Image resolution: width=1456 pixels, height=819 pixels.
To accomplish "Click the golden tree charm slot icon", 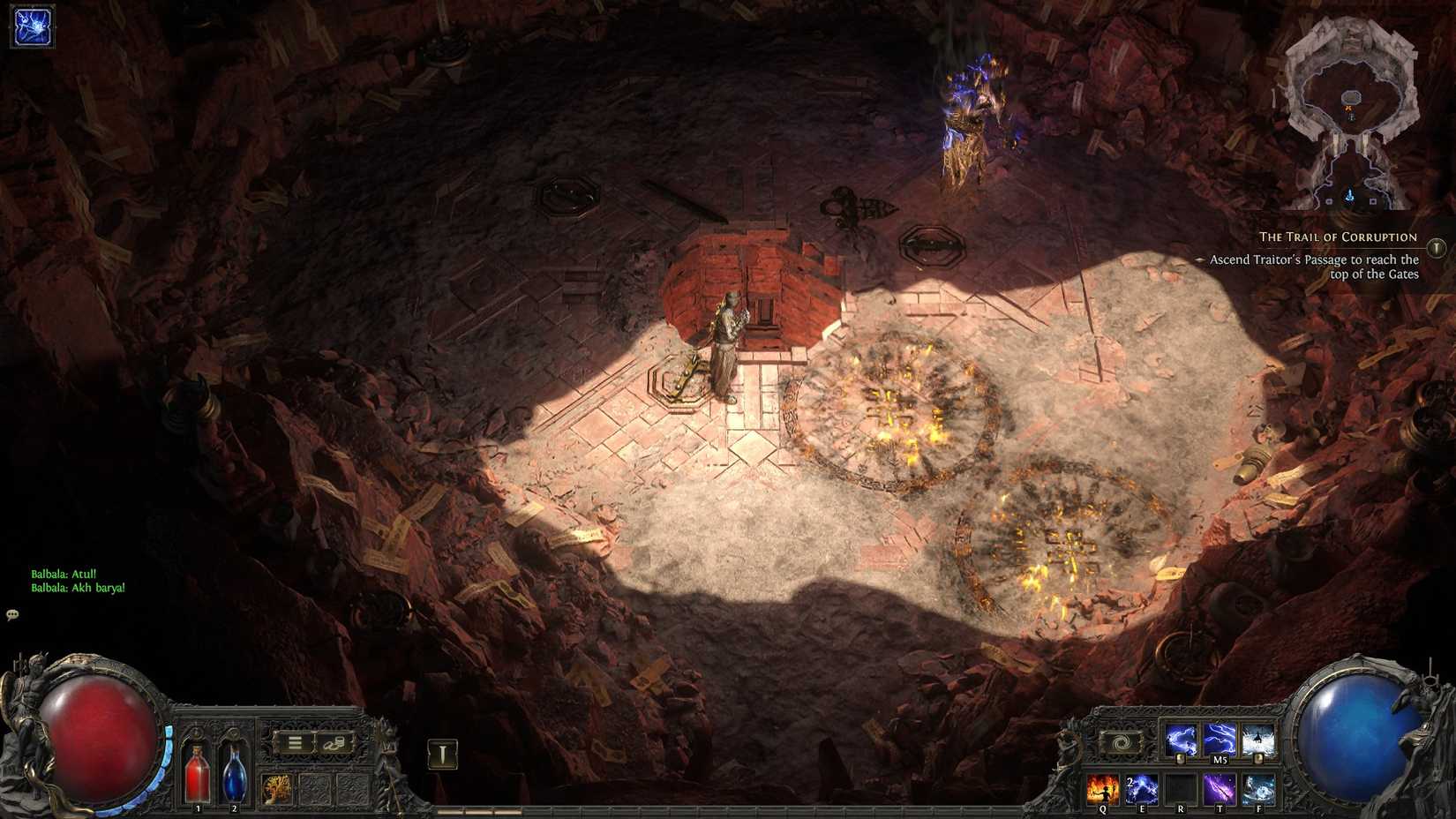I will [x=277, y=789].
